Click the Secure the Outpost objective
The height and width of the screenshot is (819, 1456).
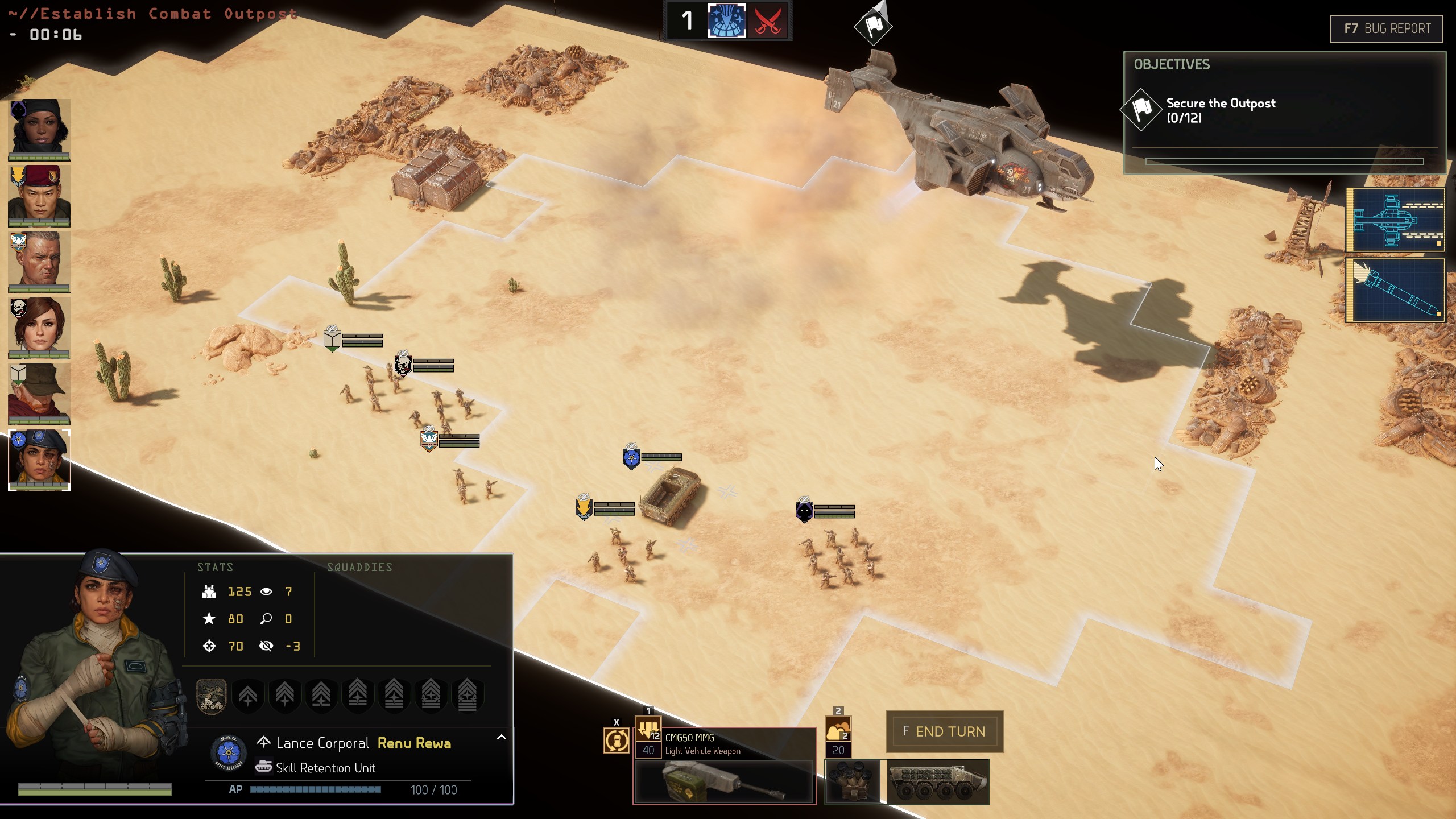click(1220, 110)
